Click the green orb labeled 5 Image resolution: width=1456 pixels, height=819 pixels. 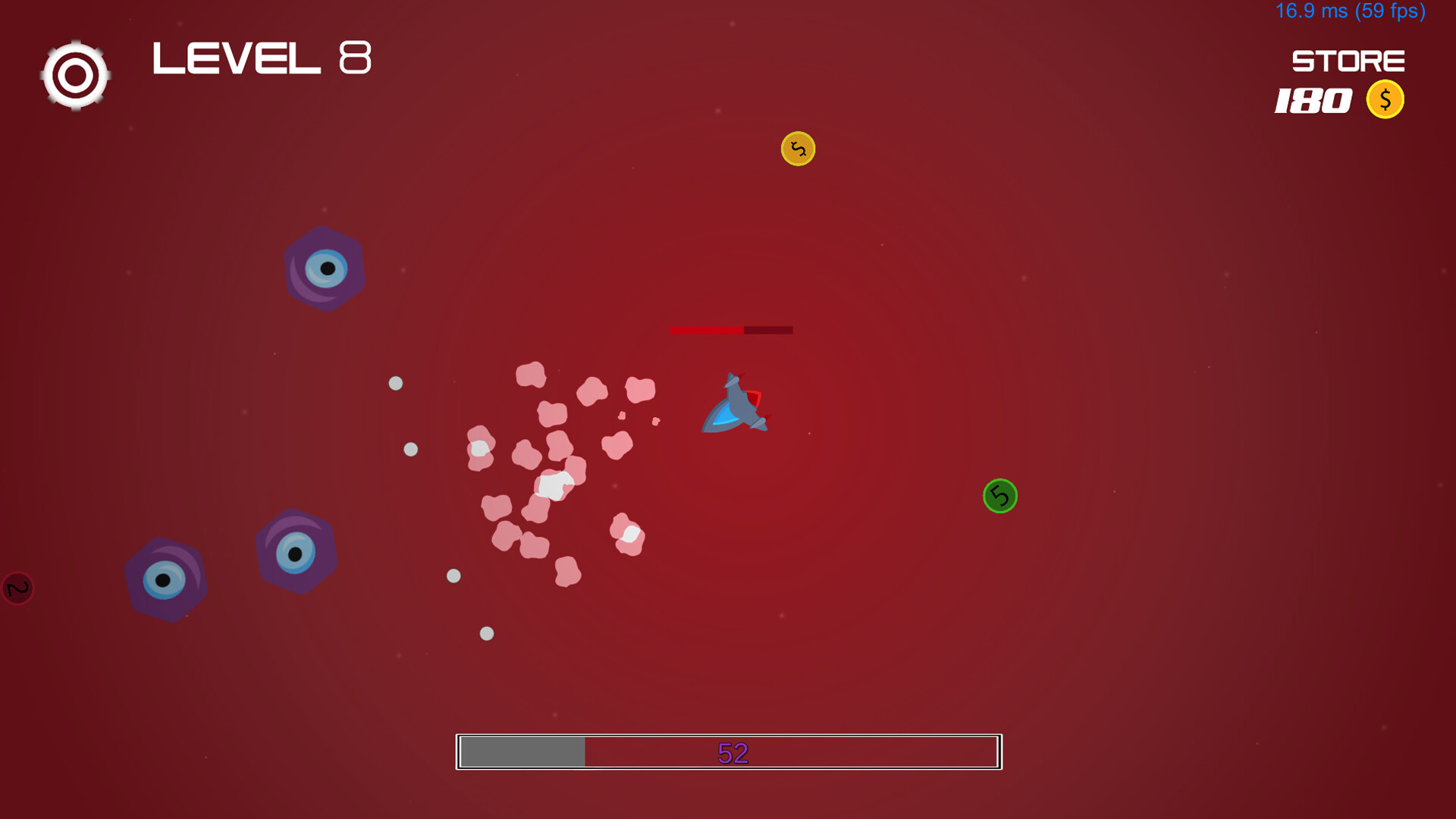999,496
